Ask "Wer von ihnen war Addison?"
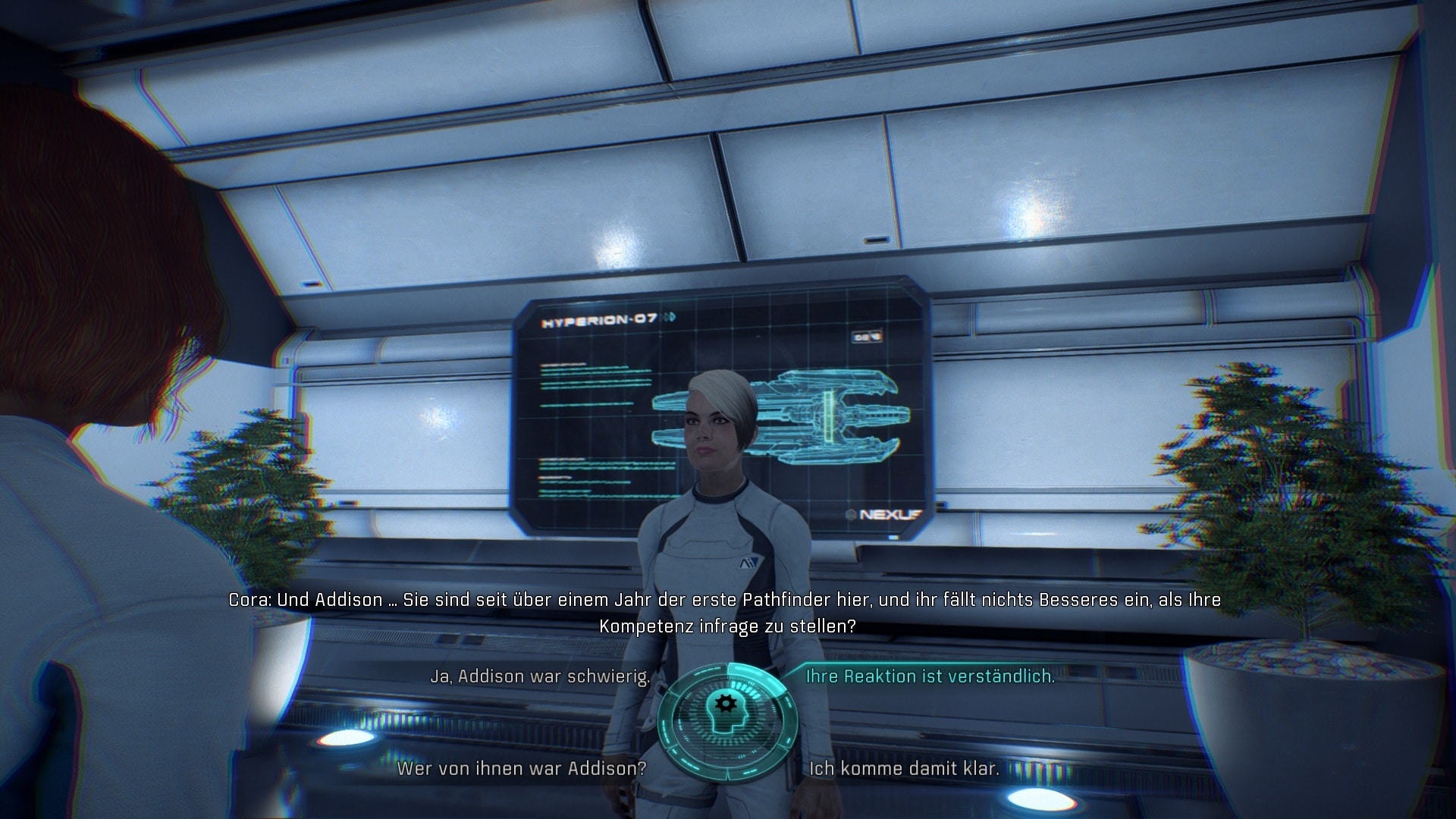Screen dimensions: 1456x819 tap(522, 768)
